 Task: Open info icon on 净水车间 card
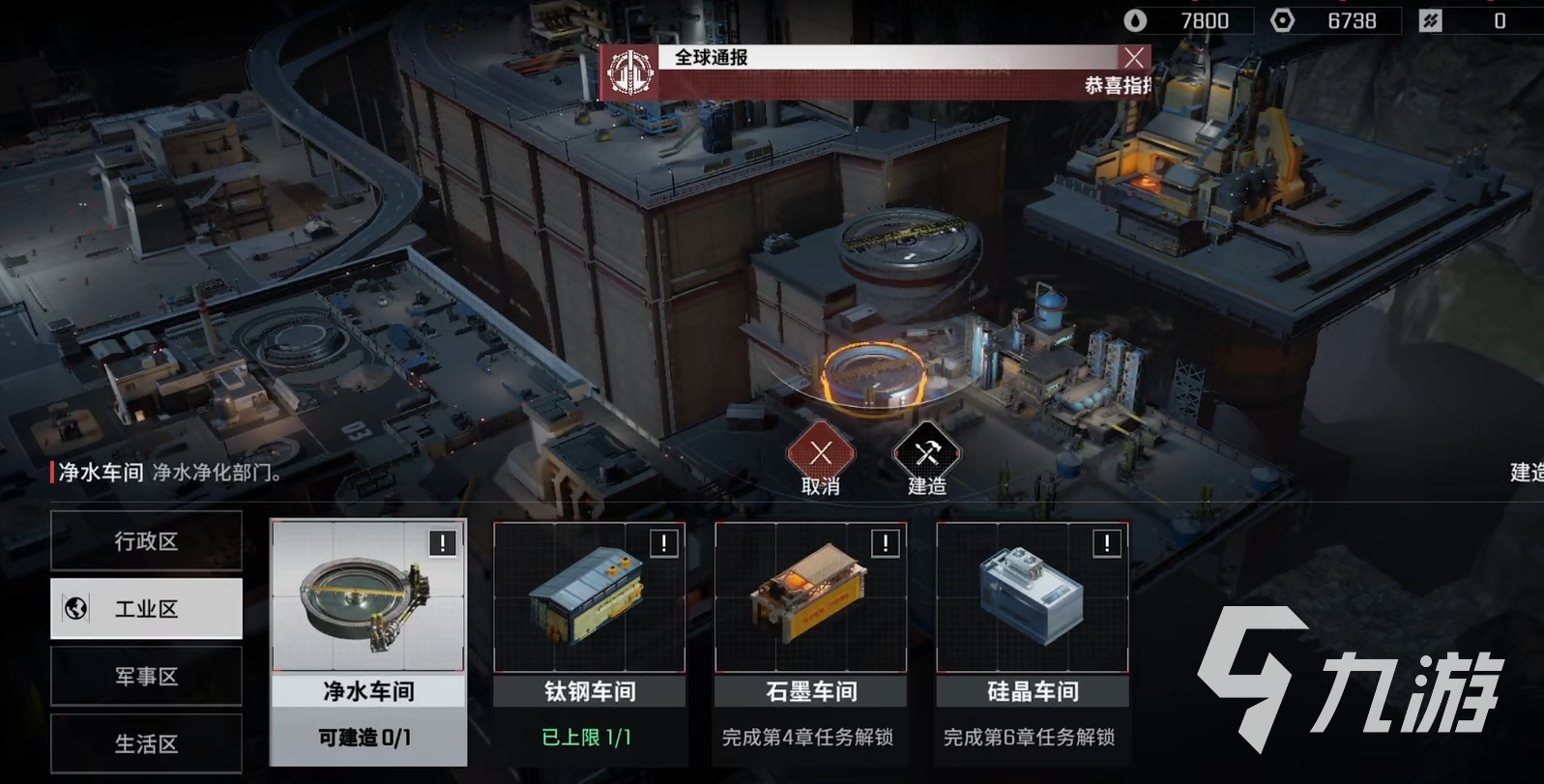tap(443, 543)
